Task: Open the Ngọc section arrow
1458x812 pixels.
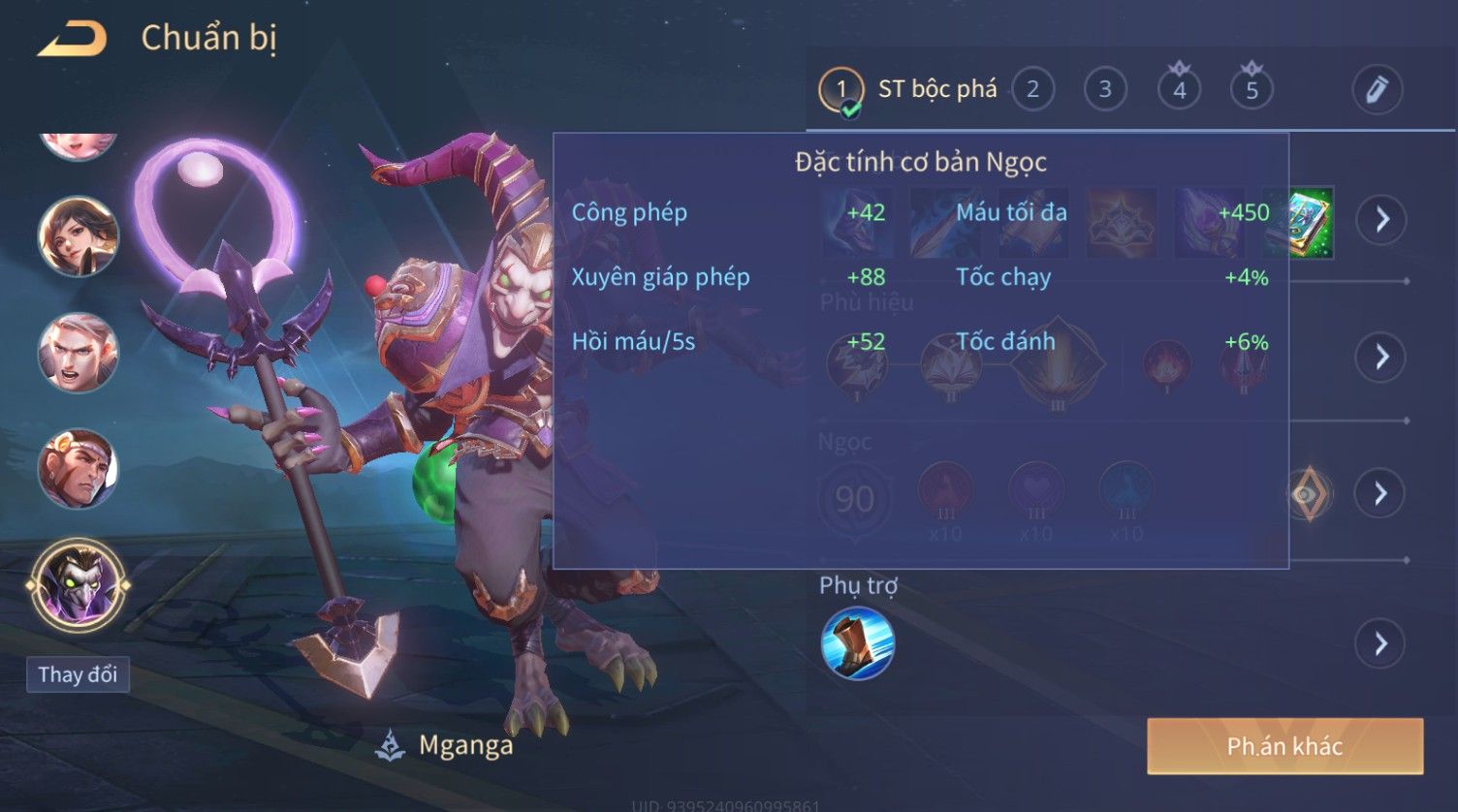Action: [x=1381, y=494]
